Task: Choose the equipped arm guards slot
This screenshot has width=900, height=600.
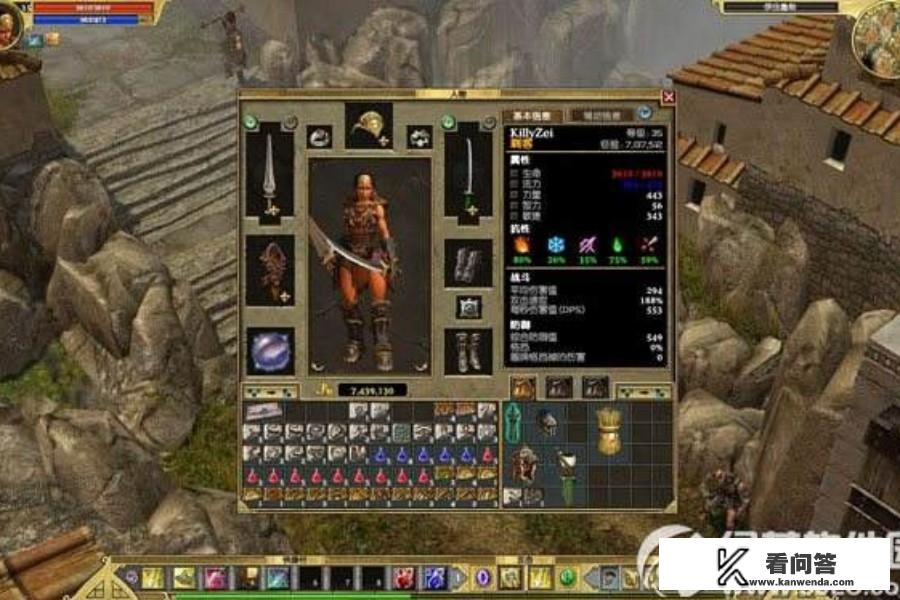Action: point(467,264)
